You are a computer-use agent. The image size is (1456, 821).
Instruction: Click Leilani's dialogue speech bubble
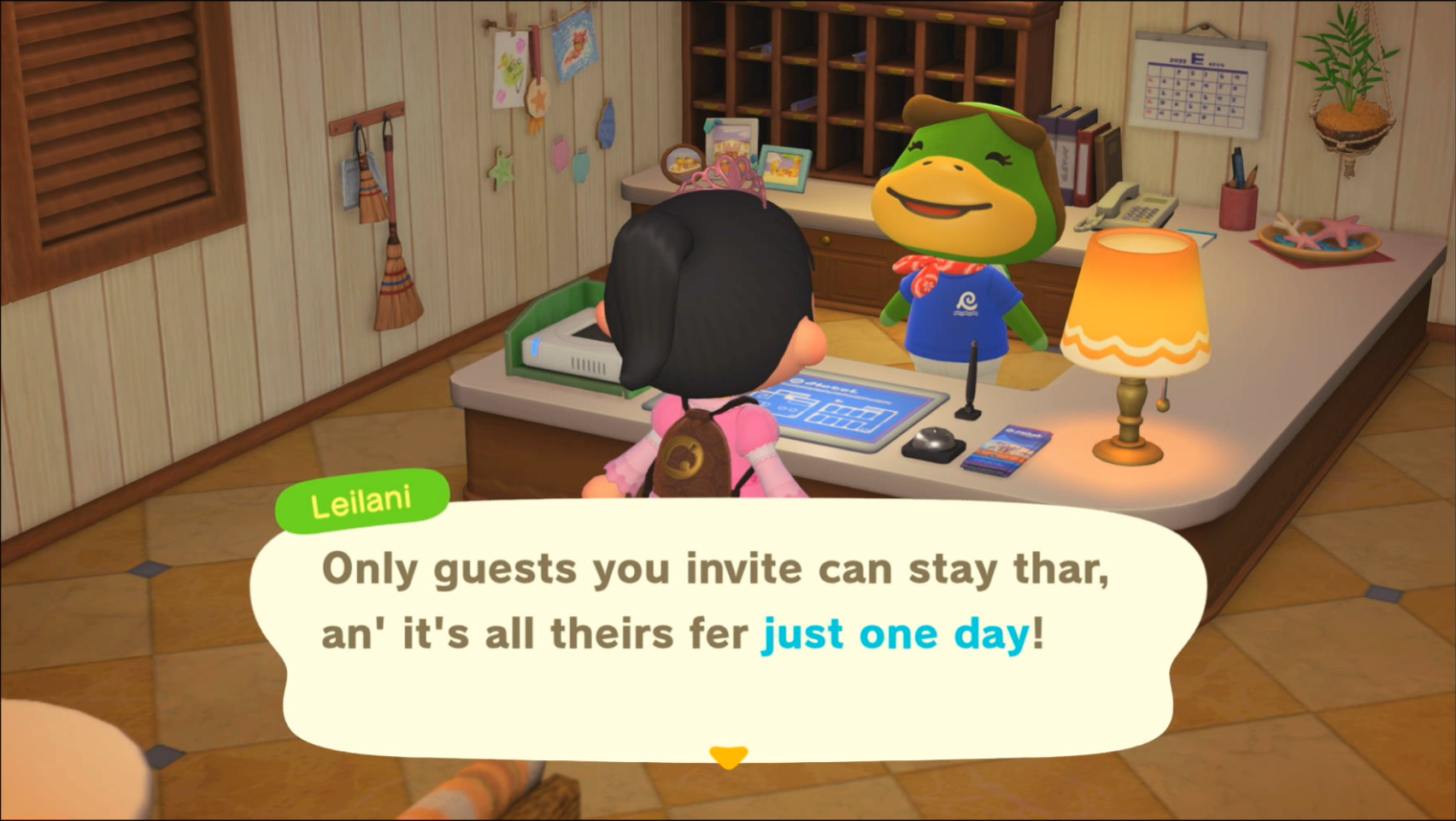coord(726,632)
